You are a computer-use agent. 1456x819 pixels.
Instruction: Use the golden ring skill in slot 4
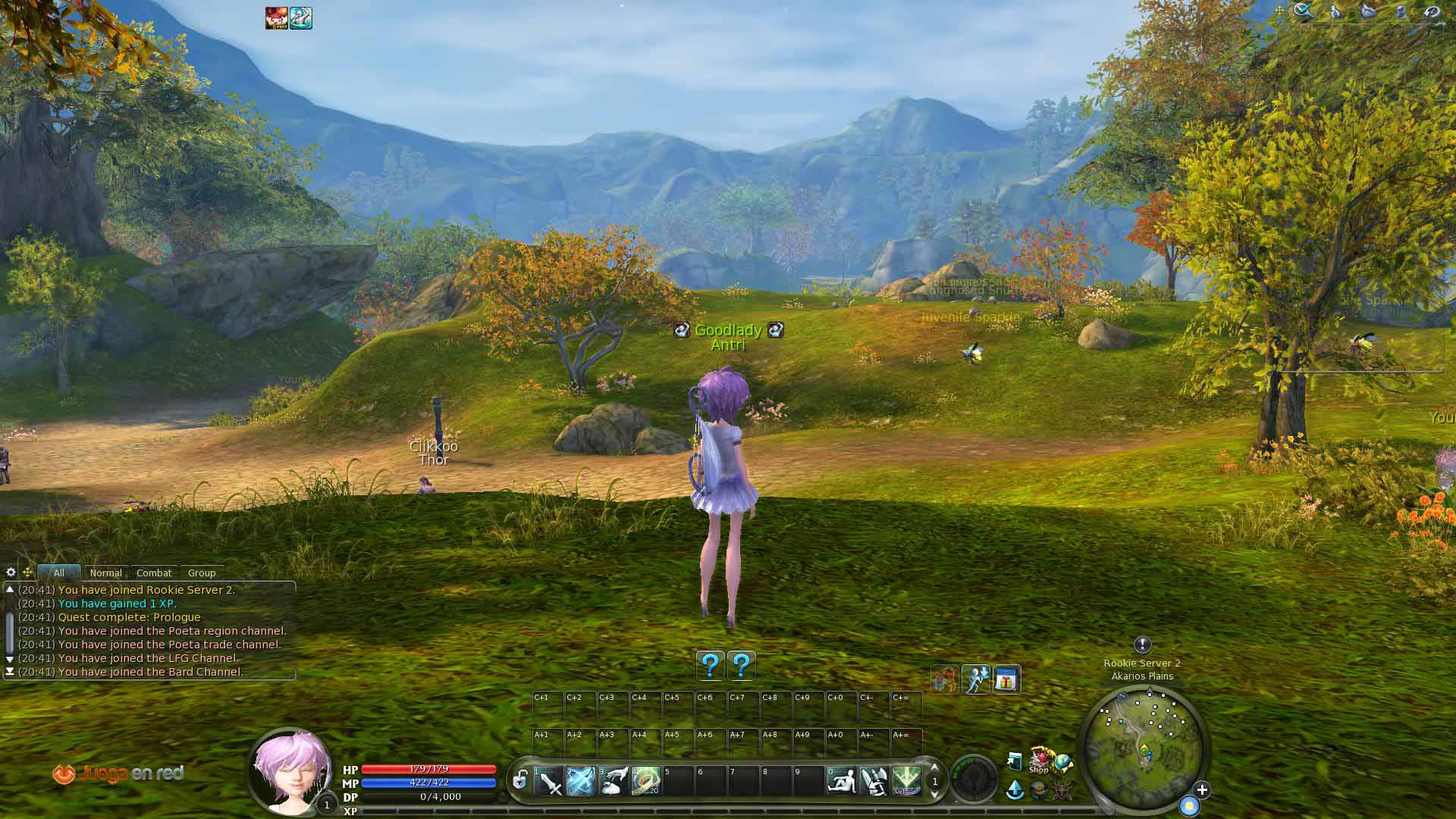(646, 781)
